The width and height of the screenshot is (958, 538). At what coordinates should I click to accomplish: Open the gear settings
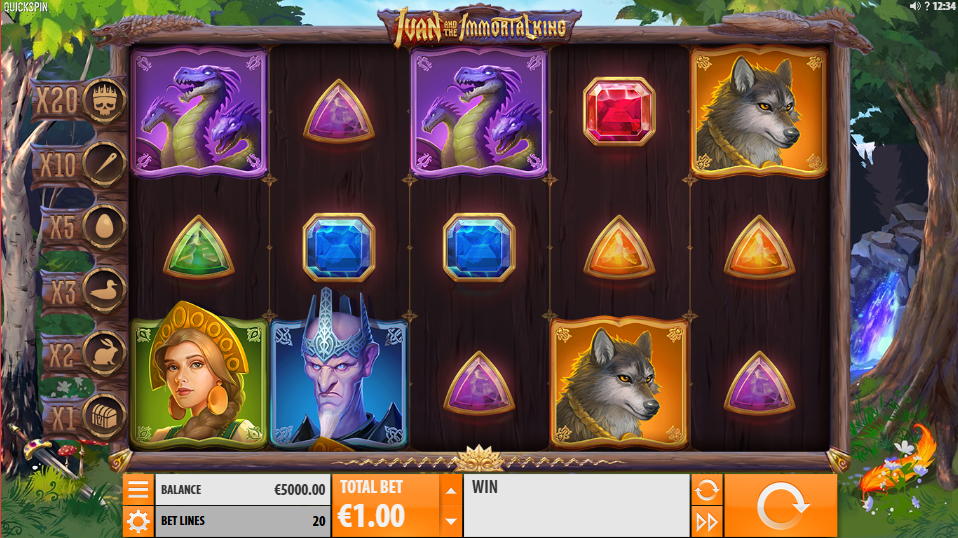click(x=138, y=521)
